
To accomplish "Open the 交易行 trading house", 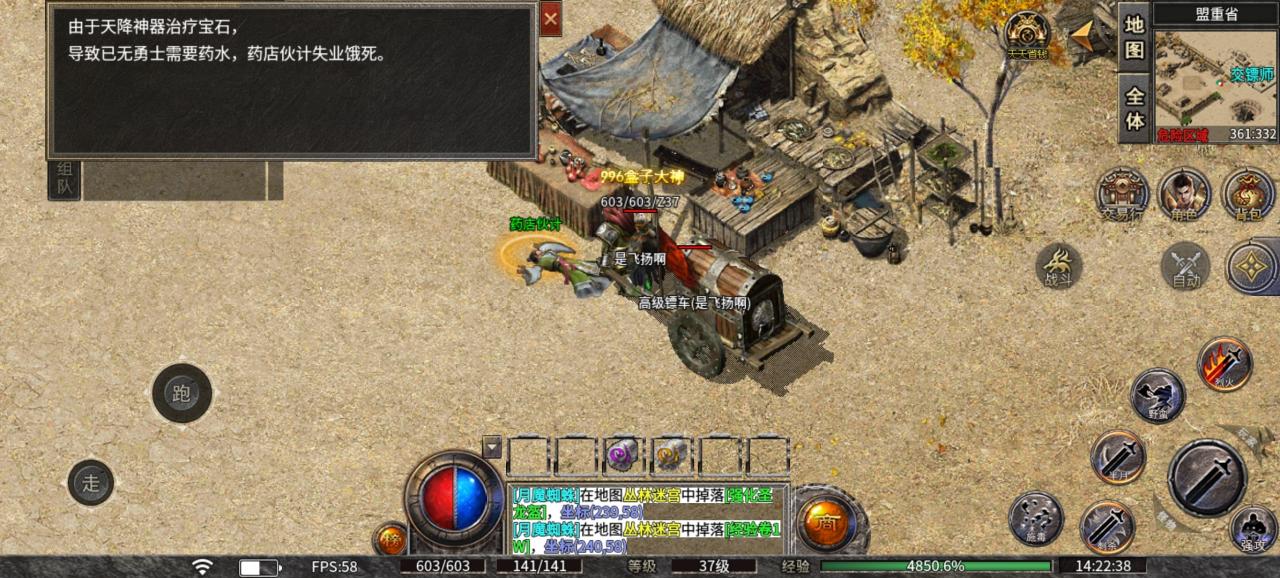I will coord(1122,193).
